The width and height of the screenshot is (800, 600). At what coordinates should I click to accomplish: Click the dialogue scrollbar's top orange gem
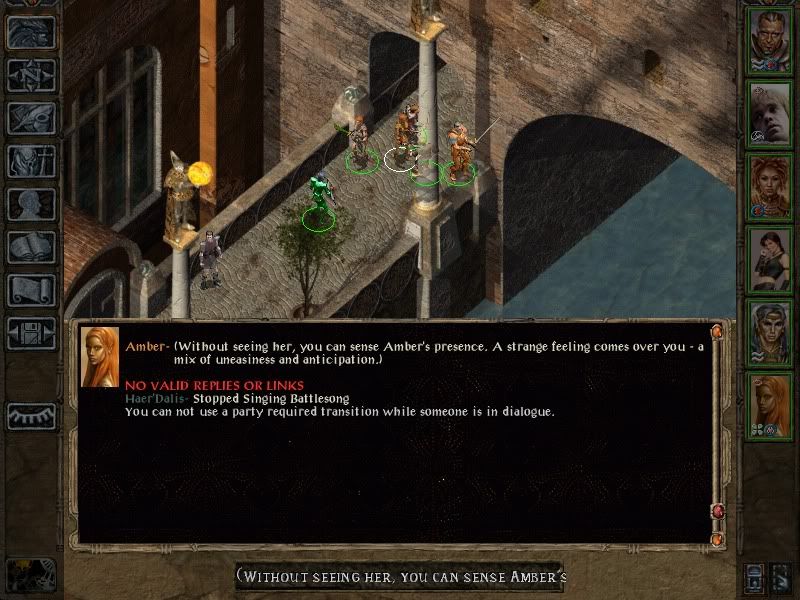tap(716, 331)
